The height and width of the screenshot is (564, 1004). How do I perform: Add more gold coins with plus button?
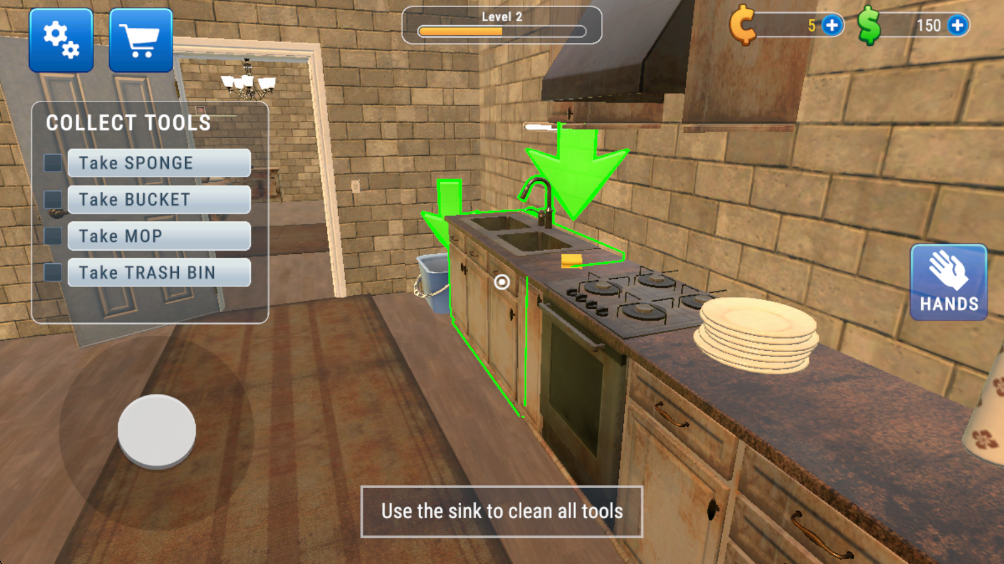point(832,25)
